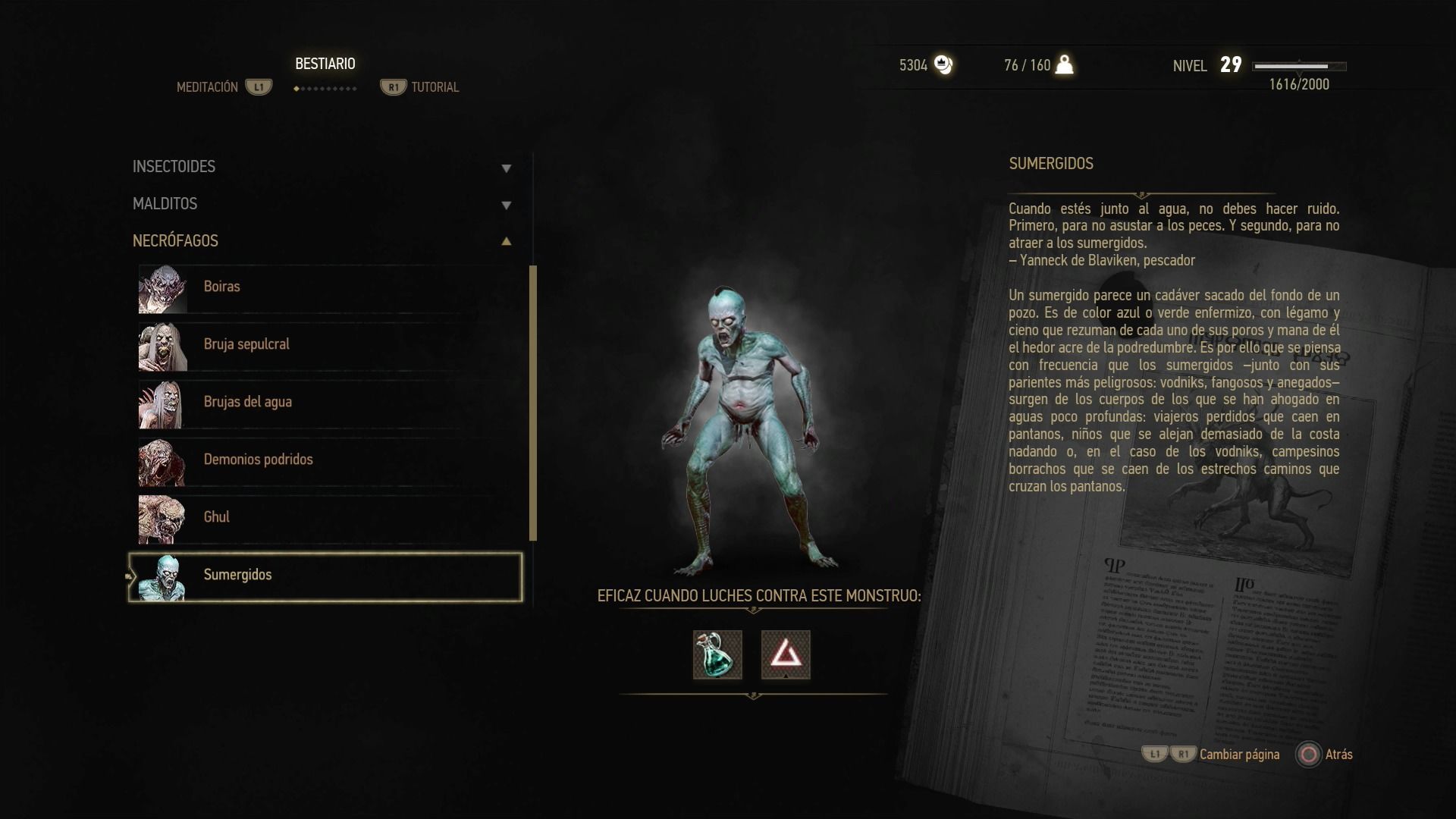
Task: Click the highlighted Sumergidos entry
Action: coord(326,576)
